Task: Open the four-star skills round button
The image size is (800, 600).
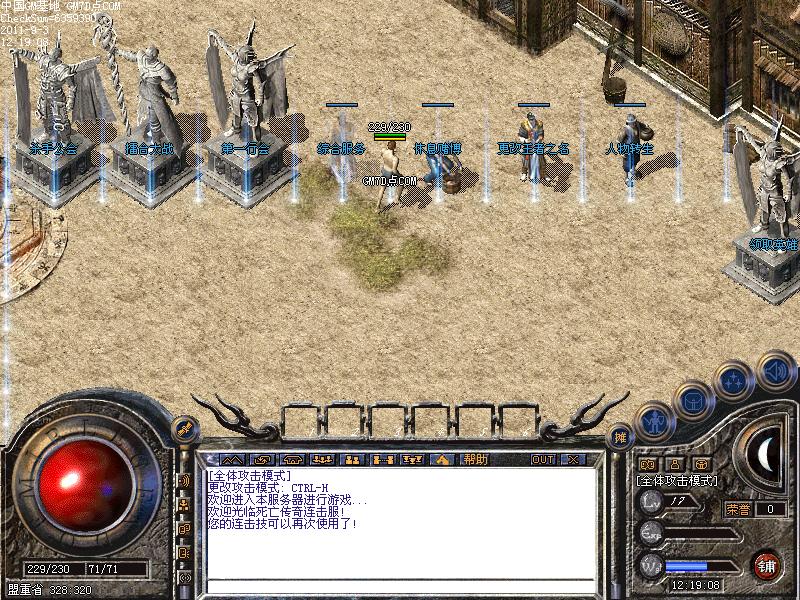Action: (x=734, y=381)
